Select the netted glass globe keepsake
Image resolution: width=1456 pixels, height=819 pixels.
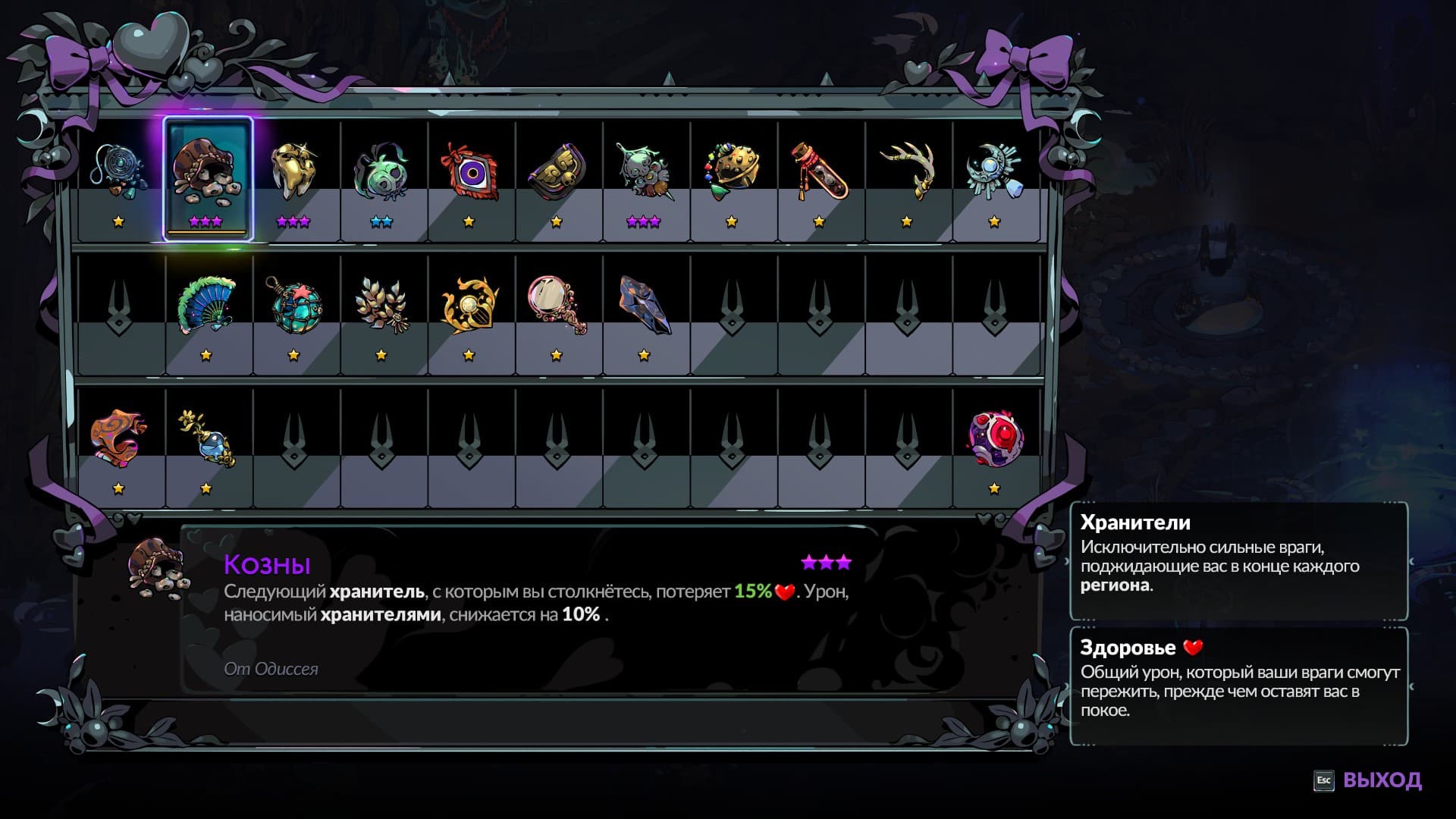click(x=293, y=303)
